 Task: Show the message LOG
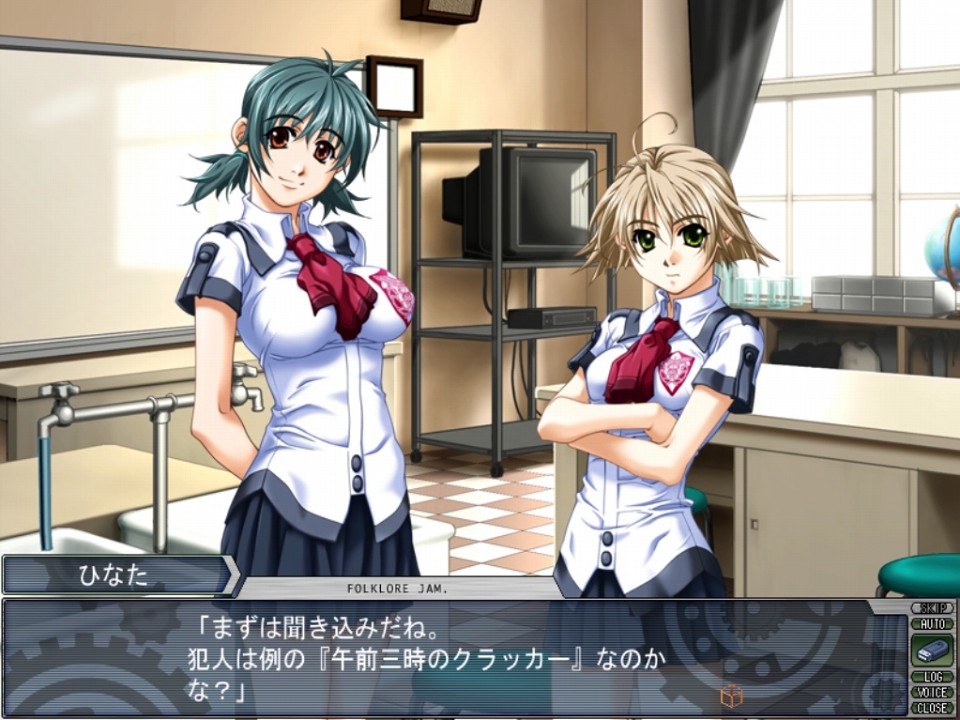(x=932, y=677)
